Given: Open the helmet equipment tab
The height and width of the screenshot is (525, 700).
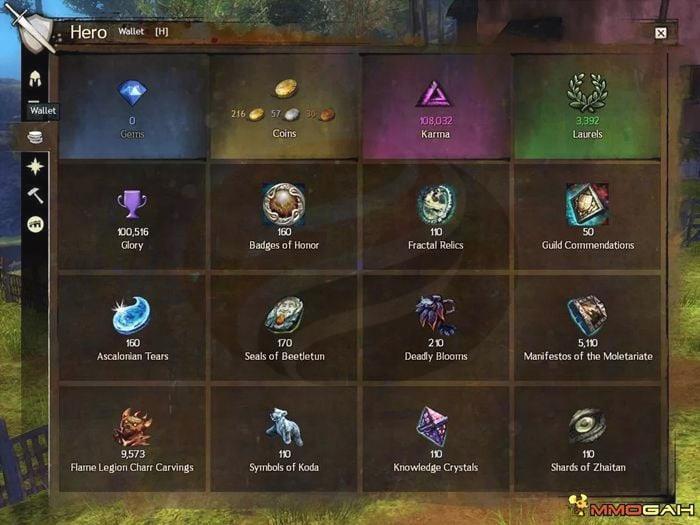Looking at the screenshot, I should (x=35, y=81).
